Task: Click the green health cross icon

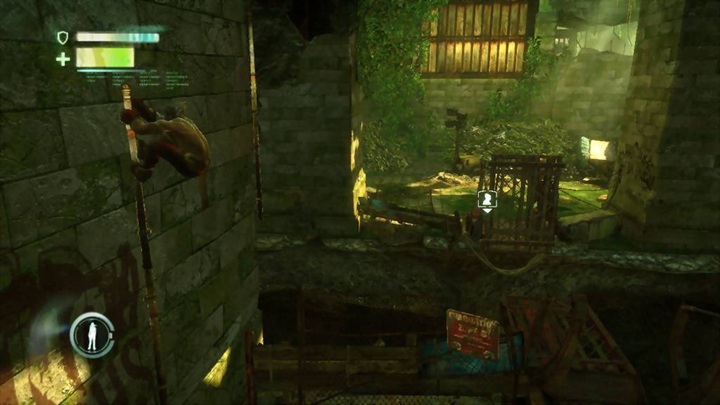Action: point(63,59)
